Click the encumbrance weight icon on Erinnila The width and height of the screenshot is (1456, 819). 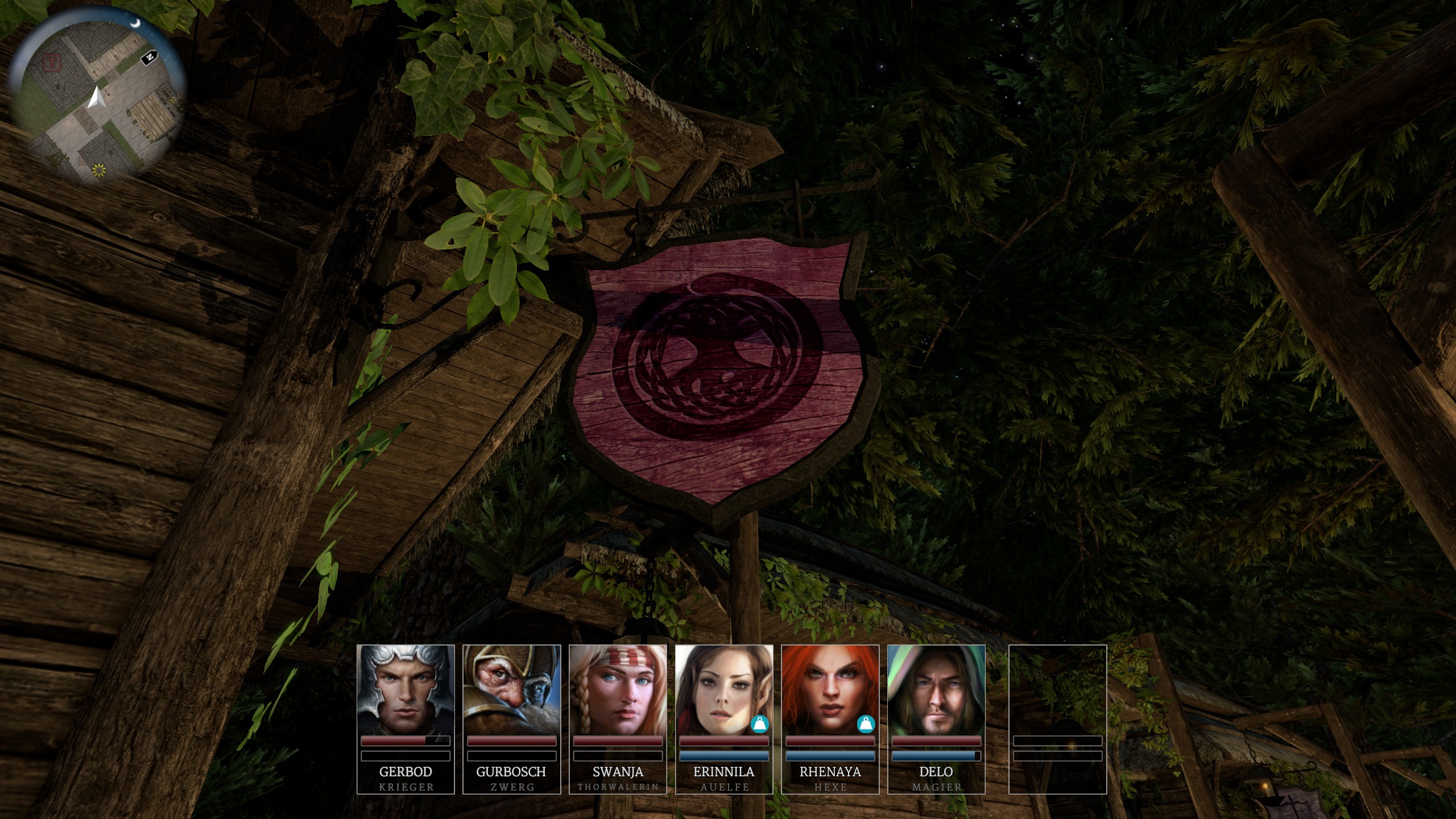coord(759,724)
